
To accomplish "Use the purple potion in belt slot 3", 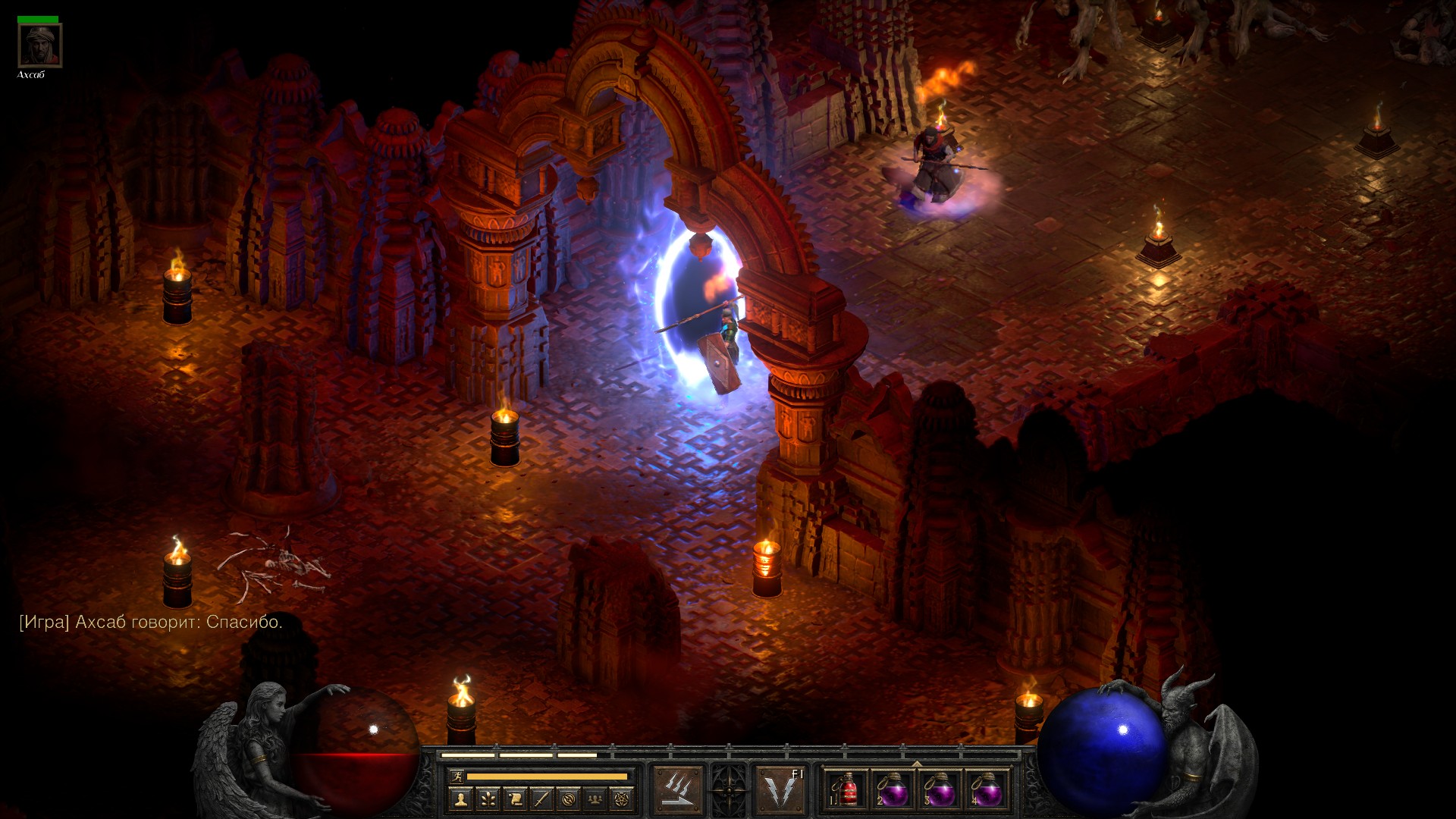I will pyautogui.click(x=940, y=791).
